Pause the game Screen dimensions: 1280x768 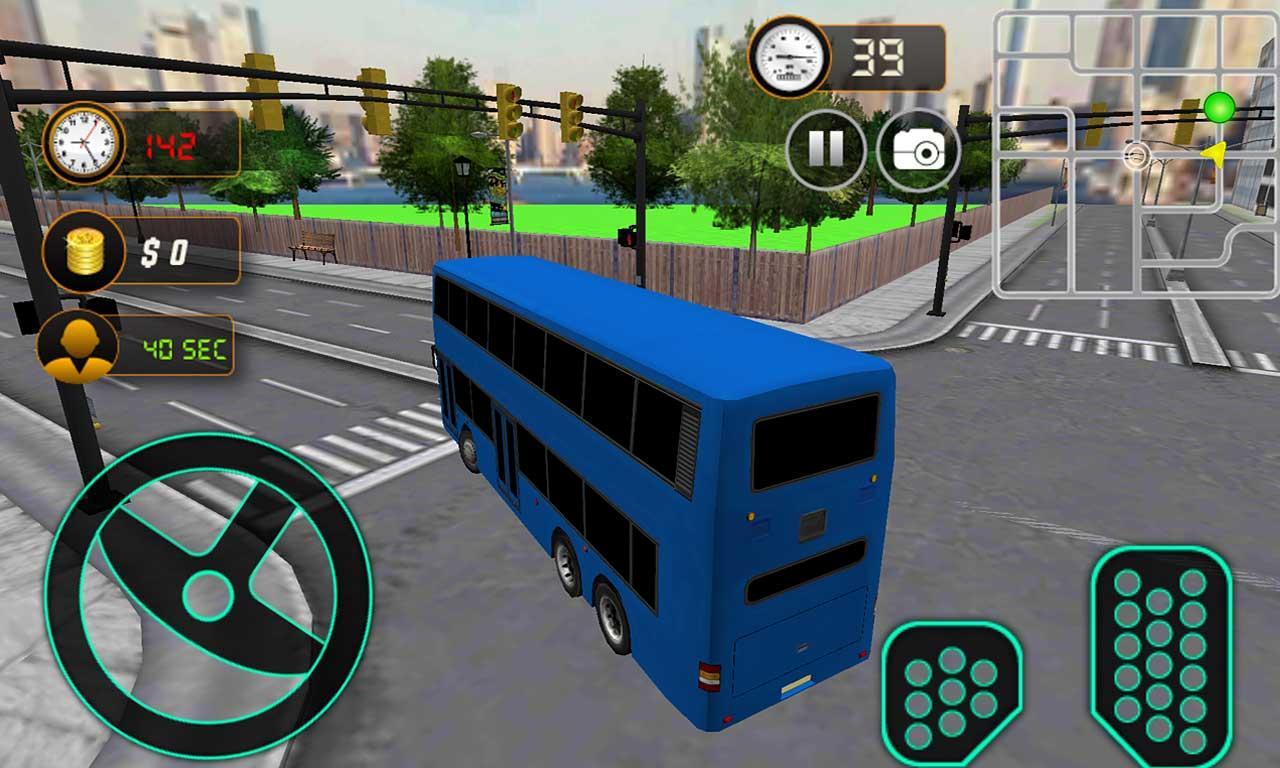pos(826,148)
